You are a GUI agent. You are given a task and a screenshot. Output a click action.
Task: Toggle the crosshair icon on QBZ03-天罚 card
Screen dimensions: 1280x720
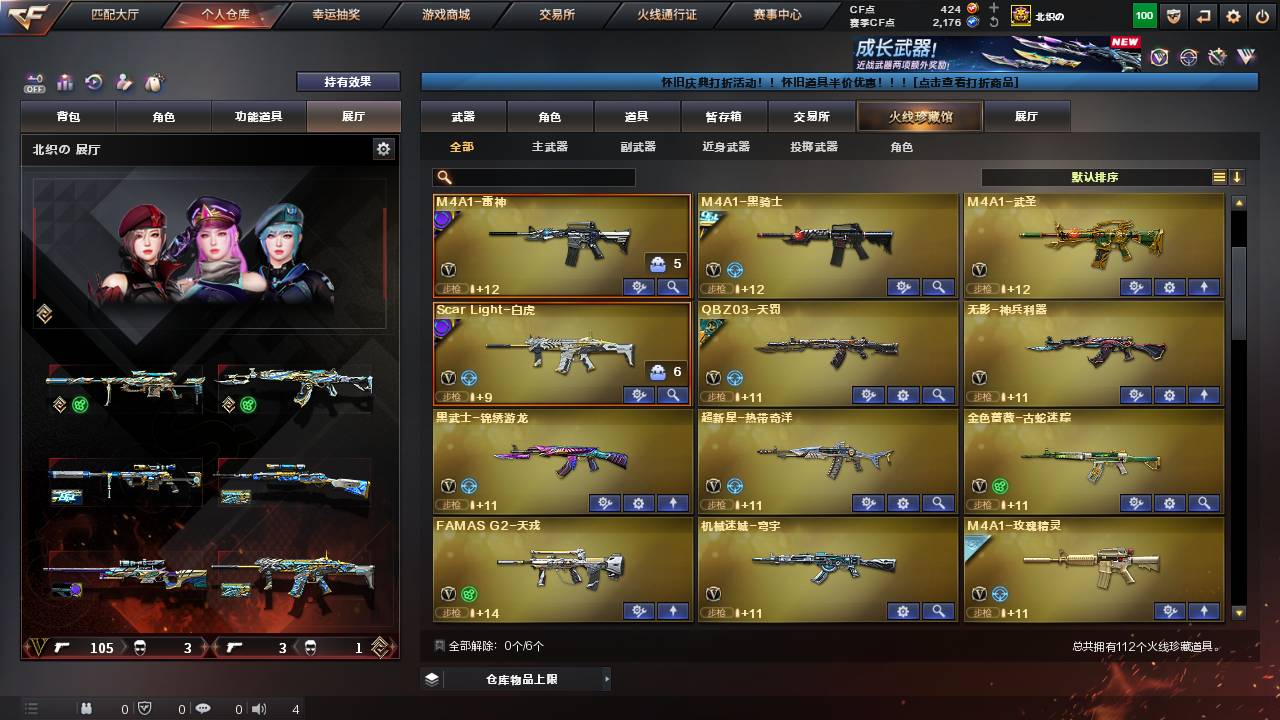pyautogui.click(x=737, y=379)
